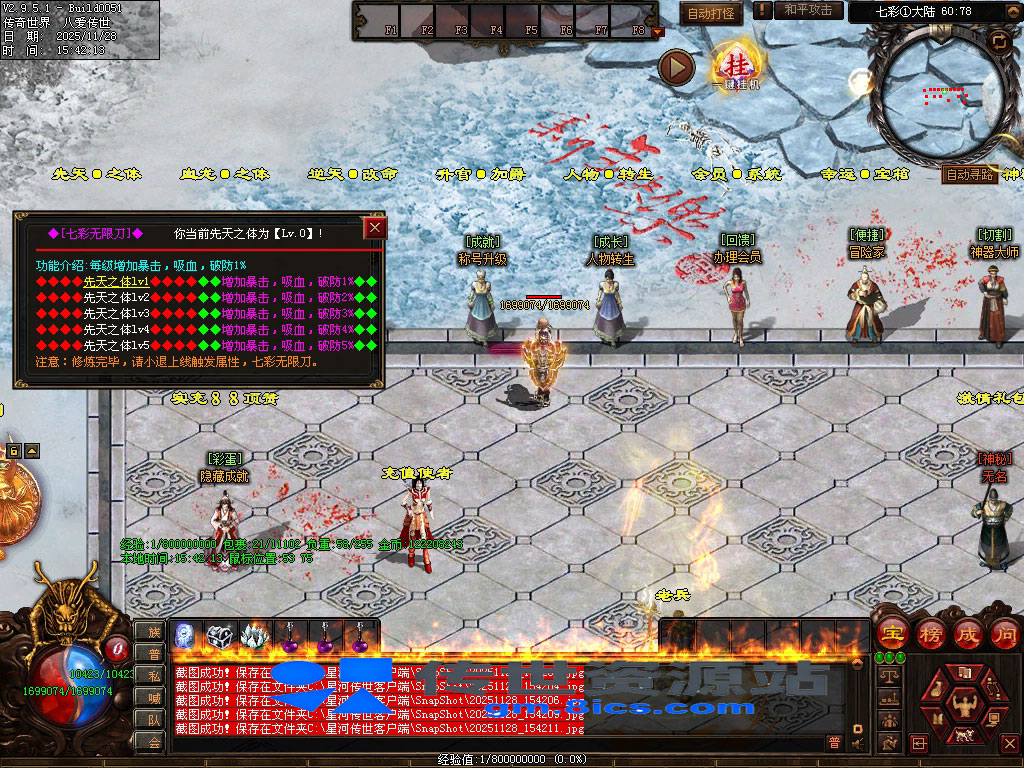Viewport: 1024px width, 768px height.
Task: Close the 七彩无限刀 dialog window
Action: (375, 228)
